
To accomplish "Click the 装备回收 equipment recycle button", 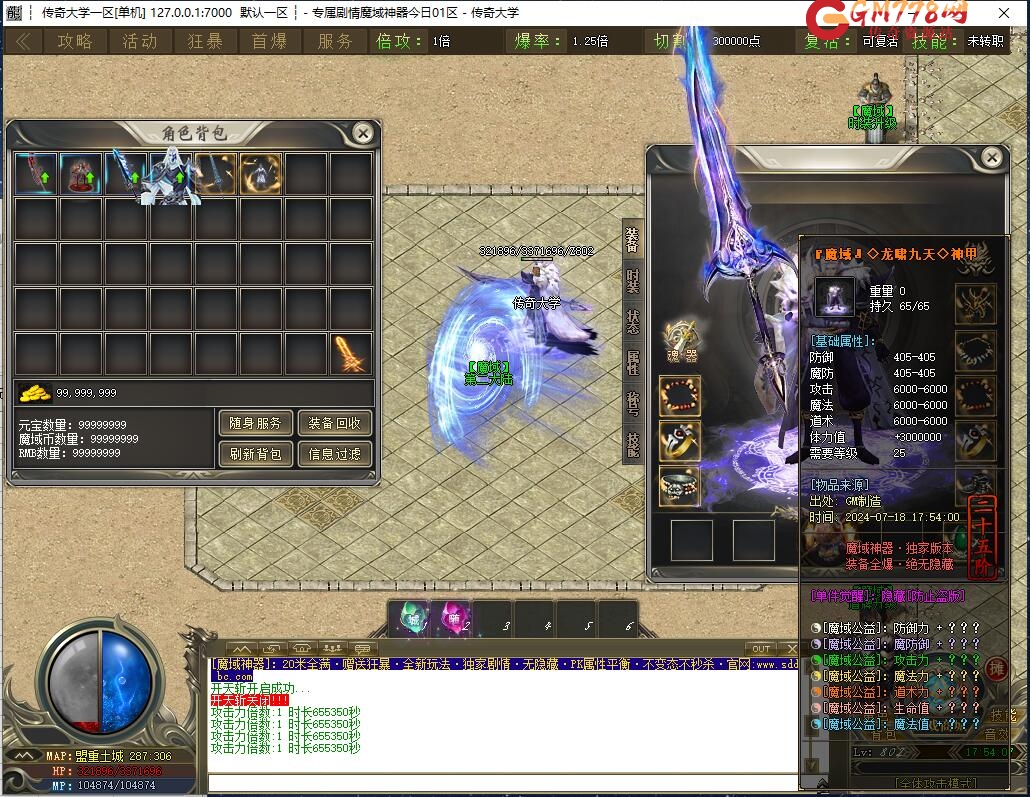I will (x=334, y=423).
